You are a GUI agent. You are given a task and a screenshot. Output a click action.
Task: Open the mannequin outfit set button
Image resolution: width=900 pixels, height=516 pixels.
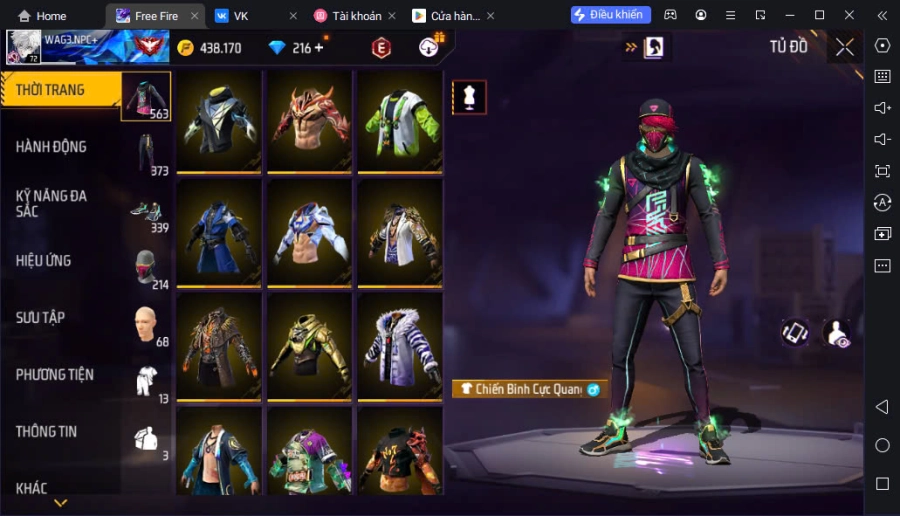(x=469, y=97)
